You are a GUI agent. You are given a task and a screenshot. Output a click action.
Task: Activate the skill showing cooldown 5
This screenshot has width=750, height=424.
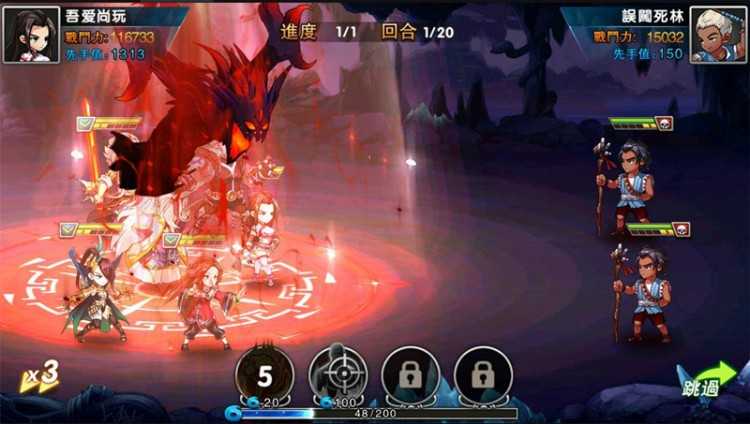tap(265, 375)
